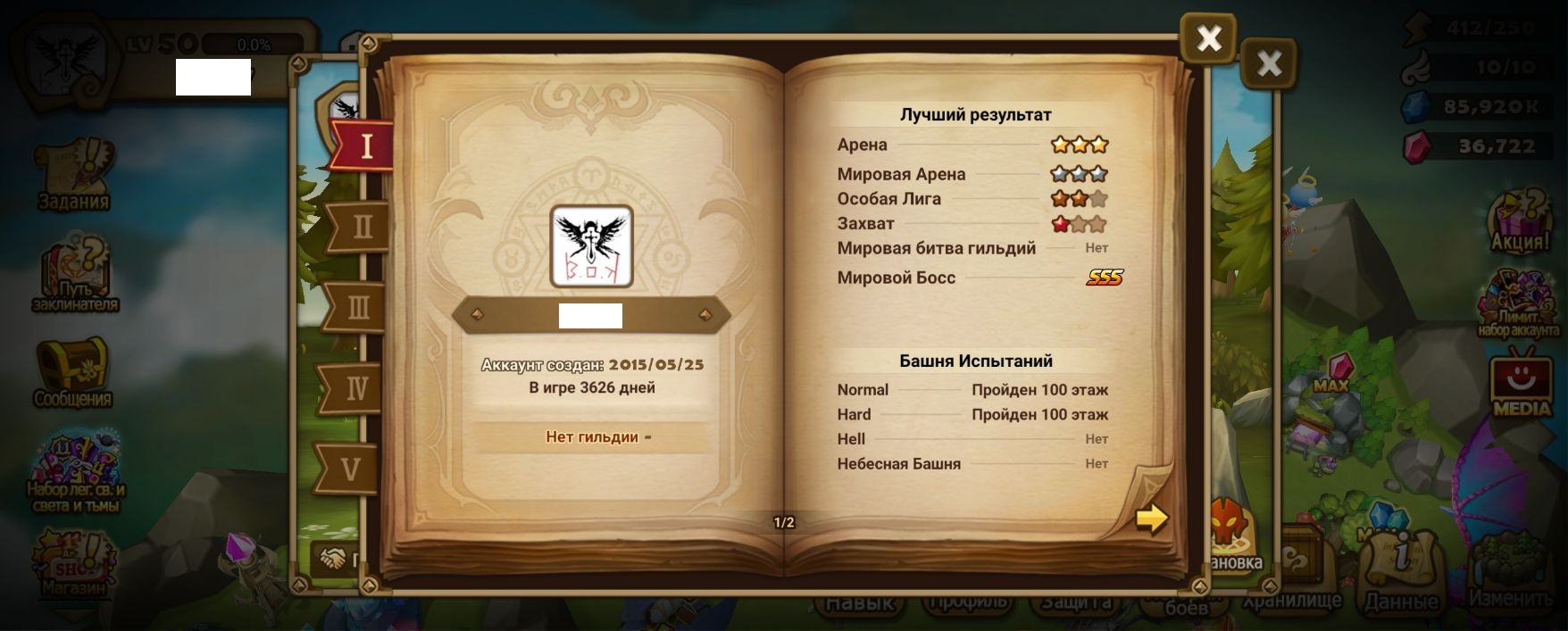Click the Нет гильдии guild banner
Image resolution: width=1568 pixels, height=631 pixels.
(x=592, y=437)
